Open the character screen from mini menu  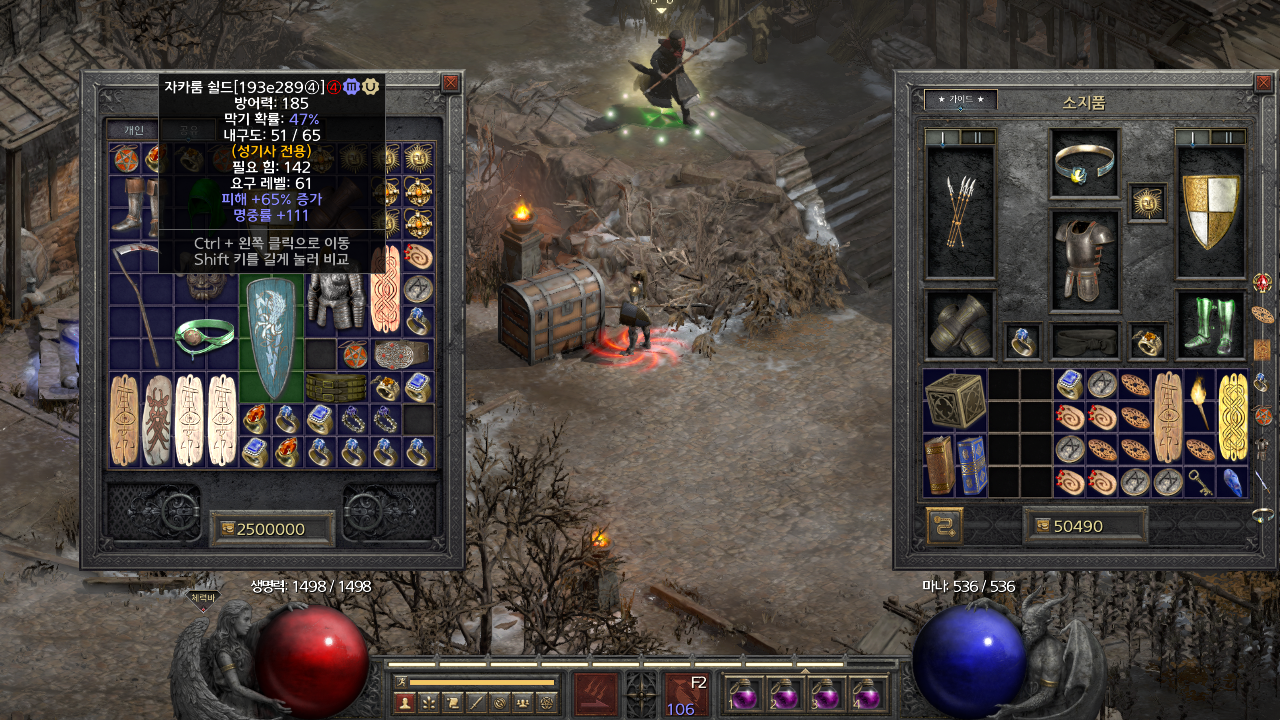(404, 703)
